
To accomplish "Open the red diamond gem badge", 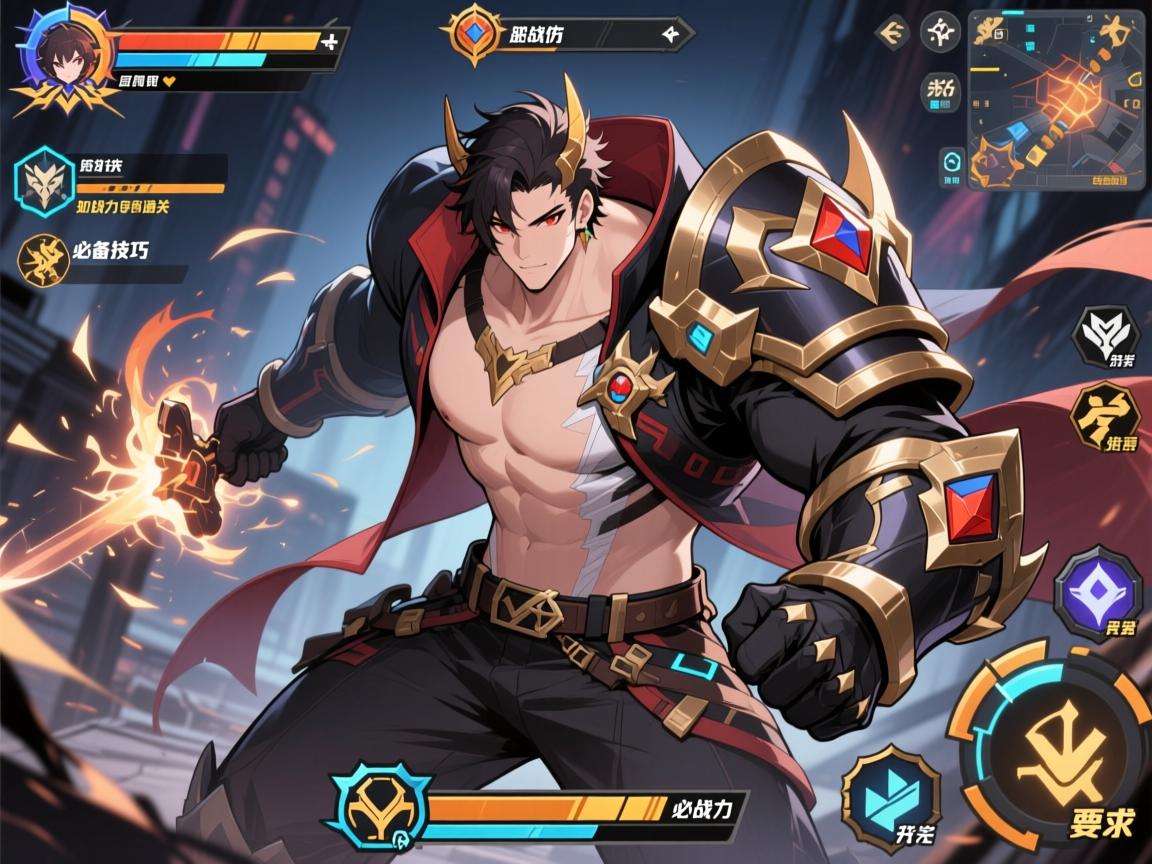I will (468, 32).
